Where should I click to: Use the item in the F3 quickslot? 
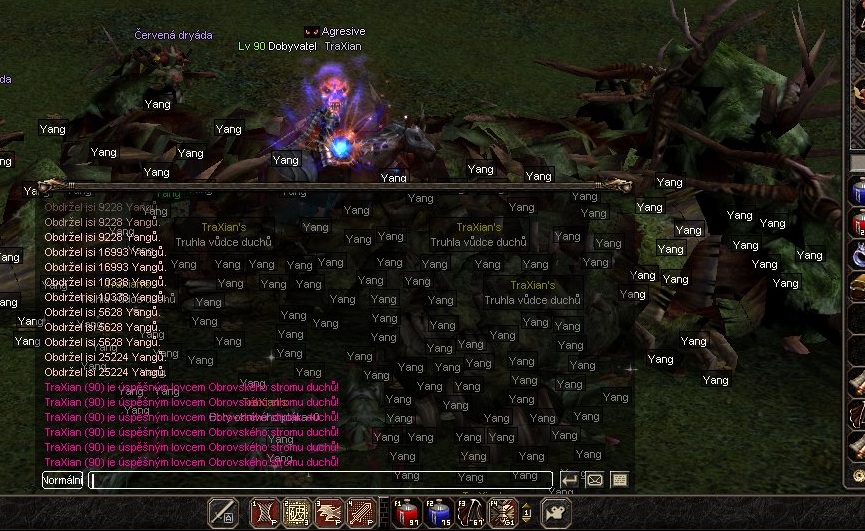(x=471, y=513)
